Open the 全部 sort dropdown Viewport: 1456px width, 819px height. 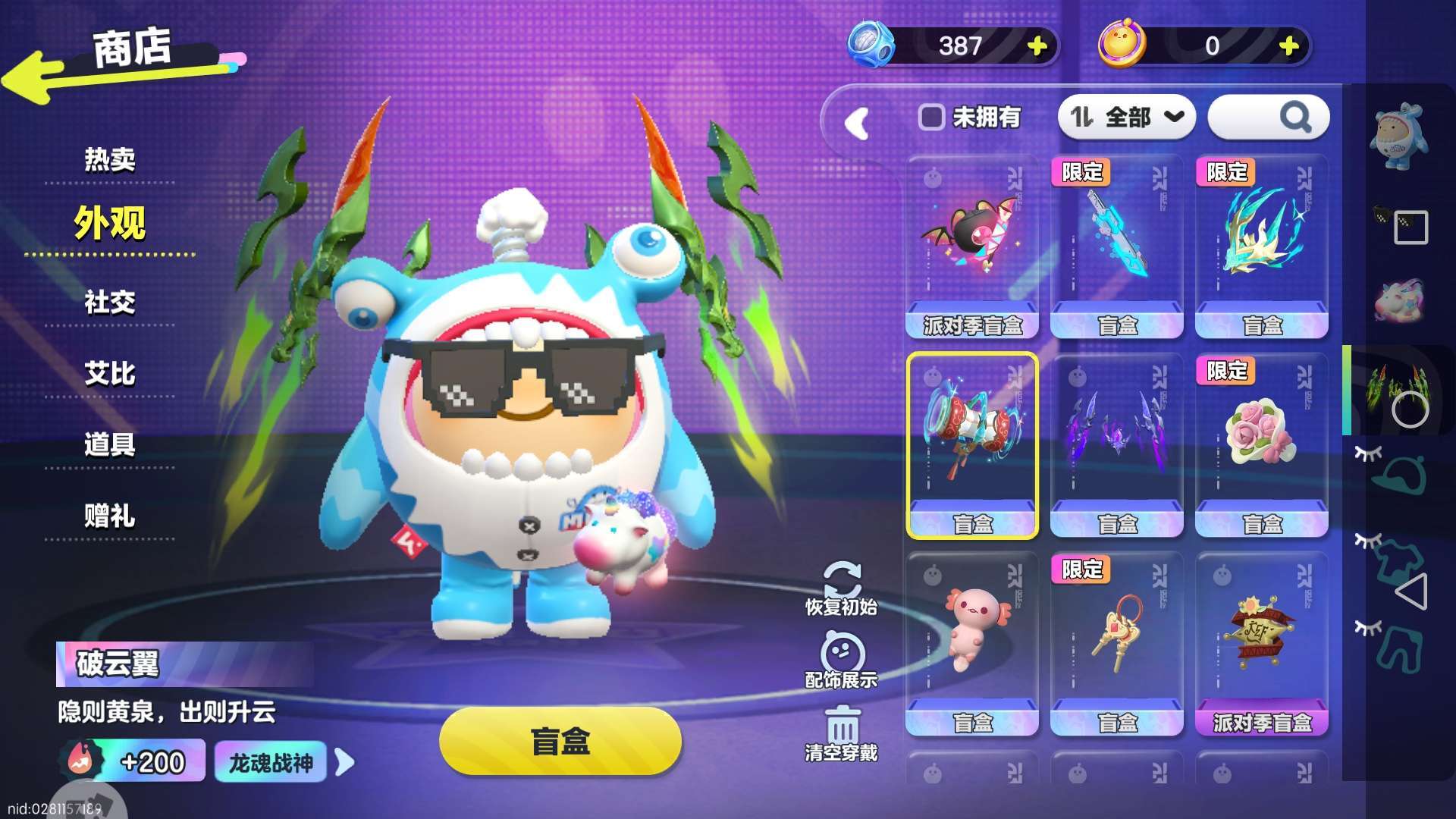pos(1126,118)
